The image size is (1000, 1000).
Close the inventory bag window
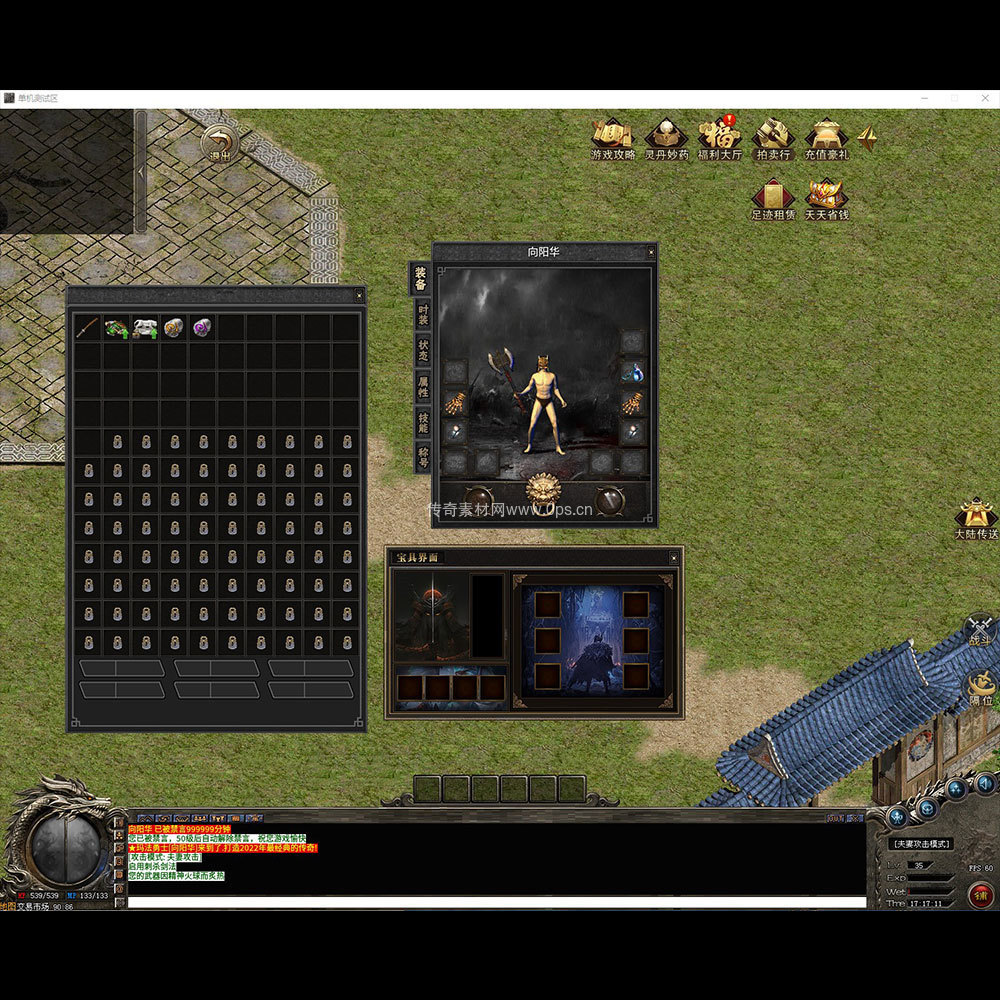(x=359, y=296)
